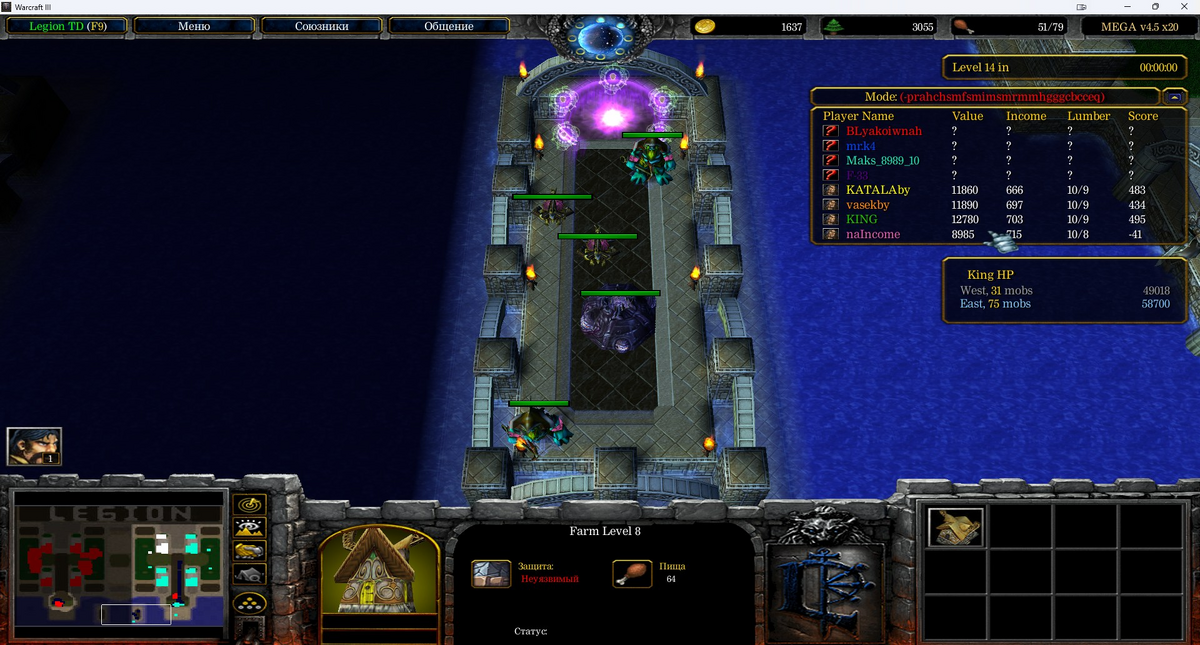The image size is (1200, 645).
Task: Select the hero portrait icon
Action: point(35,446)
